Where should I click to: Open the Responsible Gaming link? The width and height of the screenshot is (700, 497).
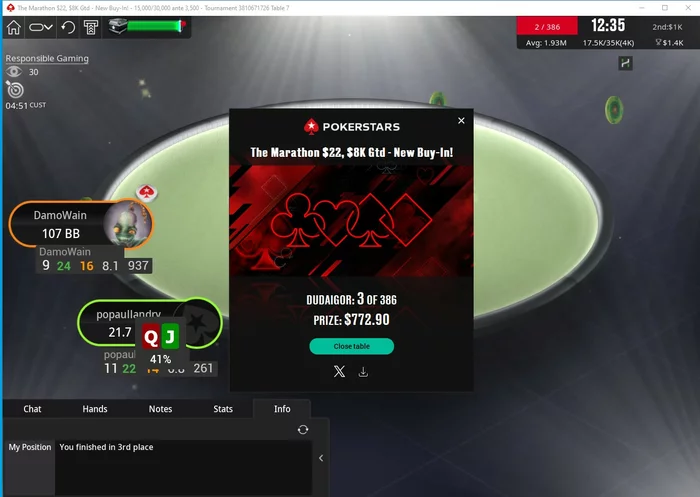point(47,58)
